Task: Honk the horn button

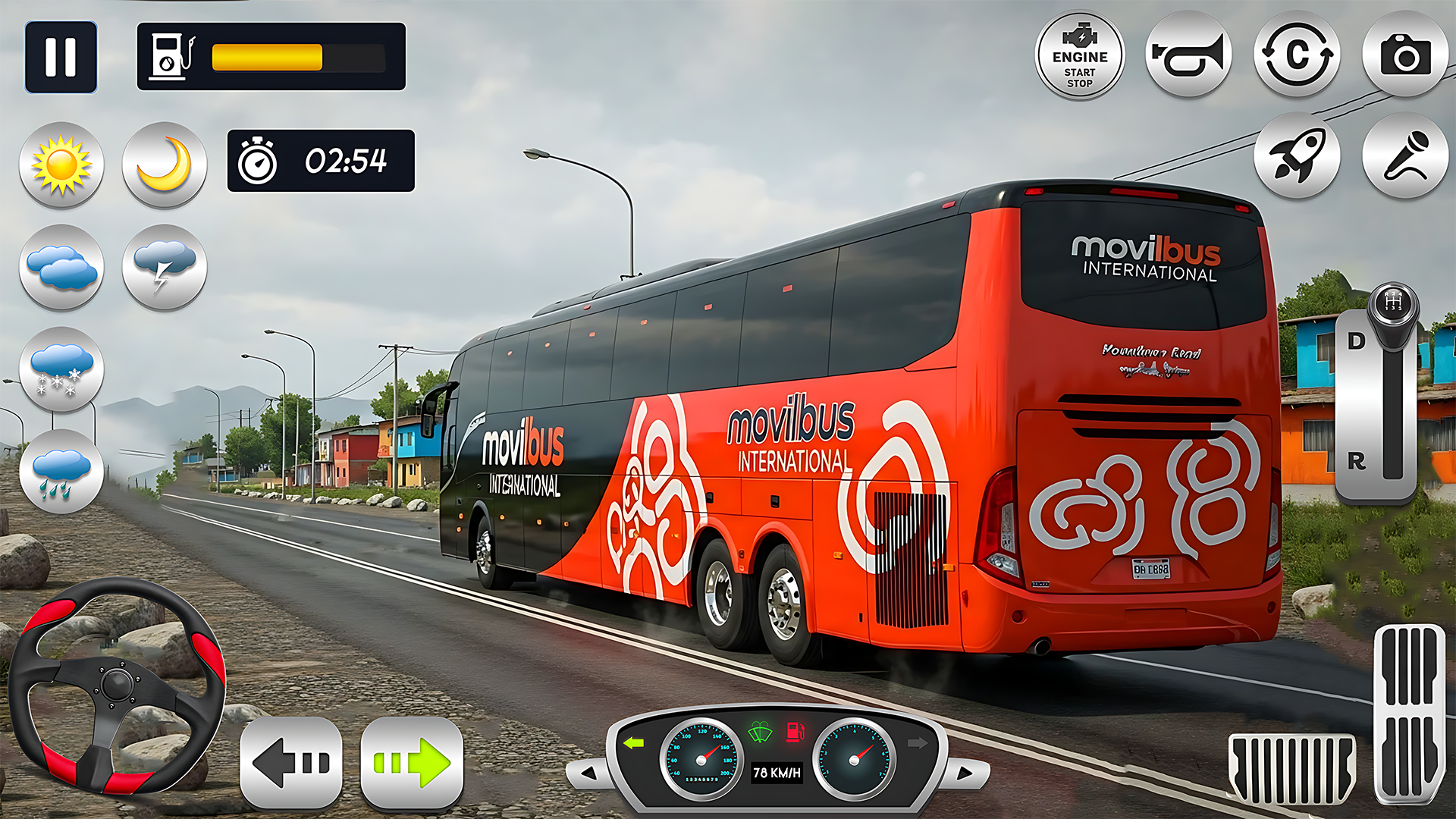Action: point(1188,55)
